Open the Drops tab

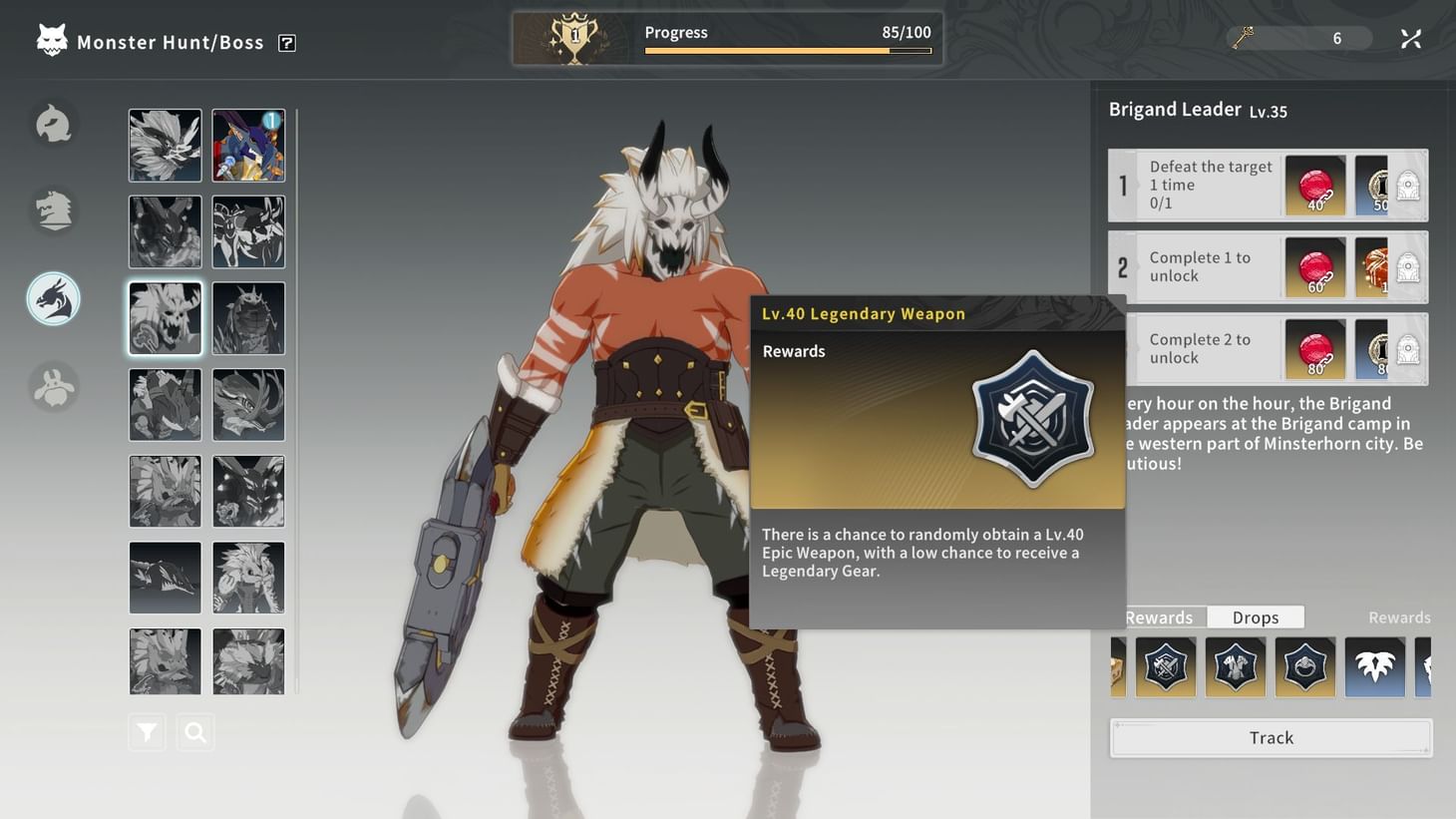click(x=1255, y=616)
